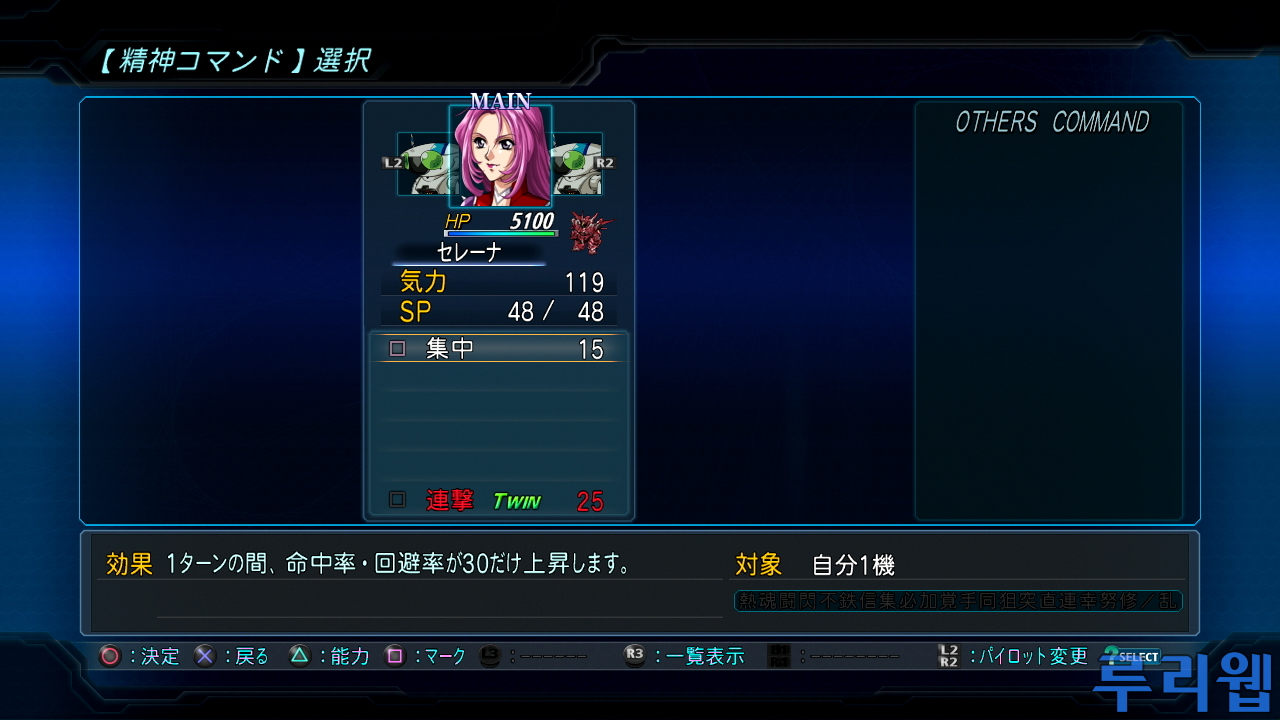Switch to the R2 pilot portrait
The height and width of the screenshot is (720, 1280).
(x=578, y=164)
